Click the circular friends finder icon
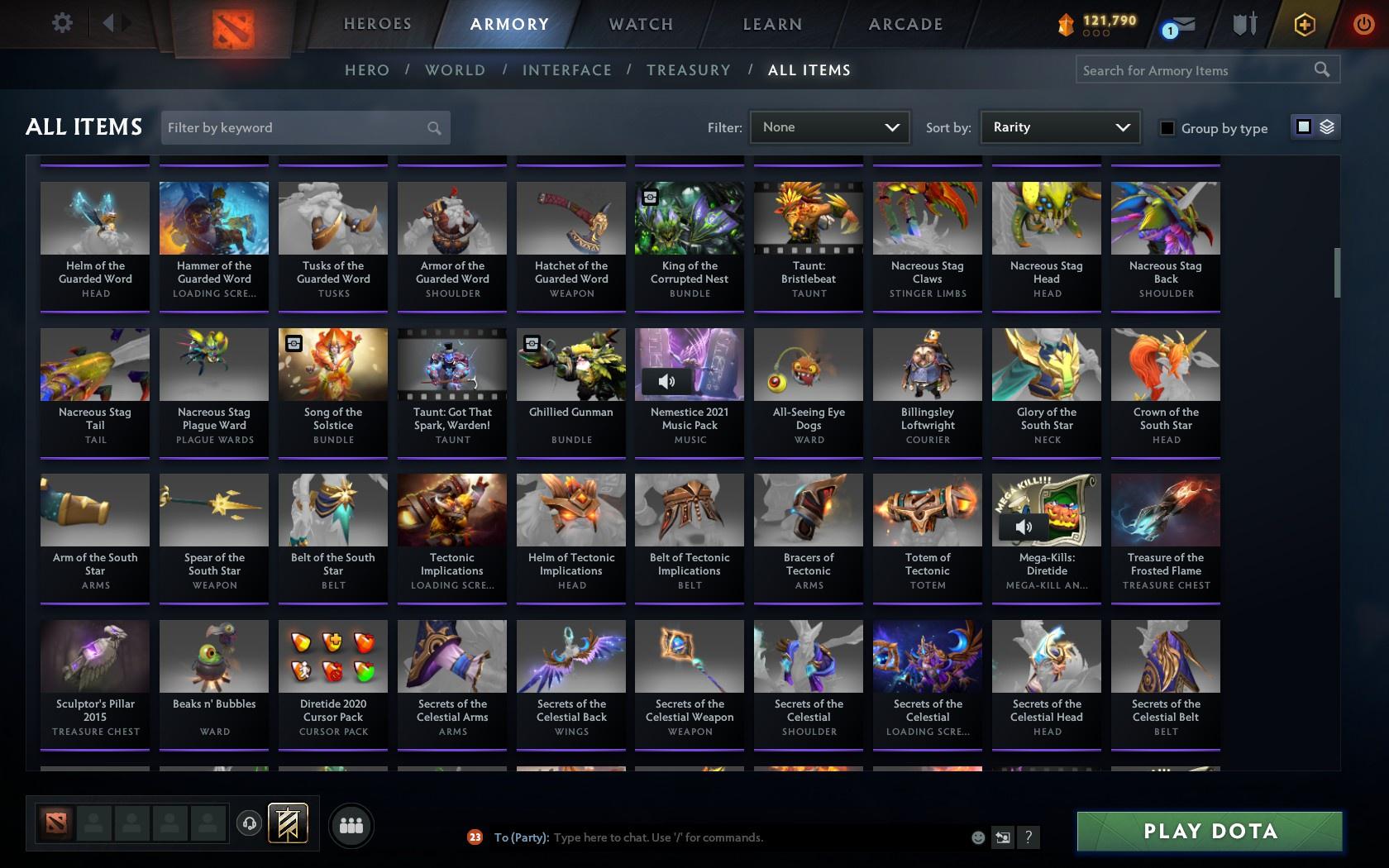 coord(351,824)
